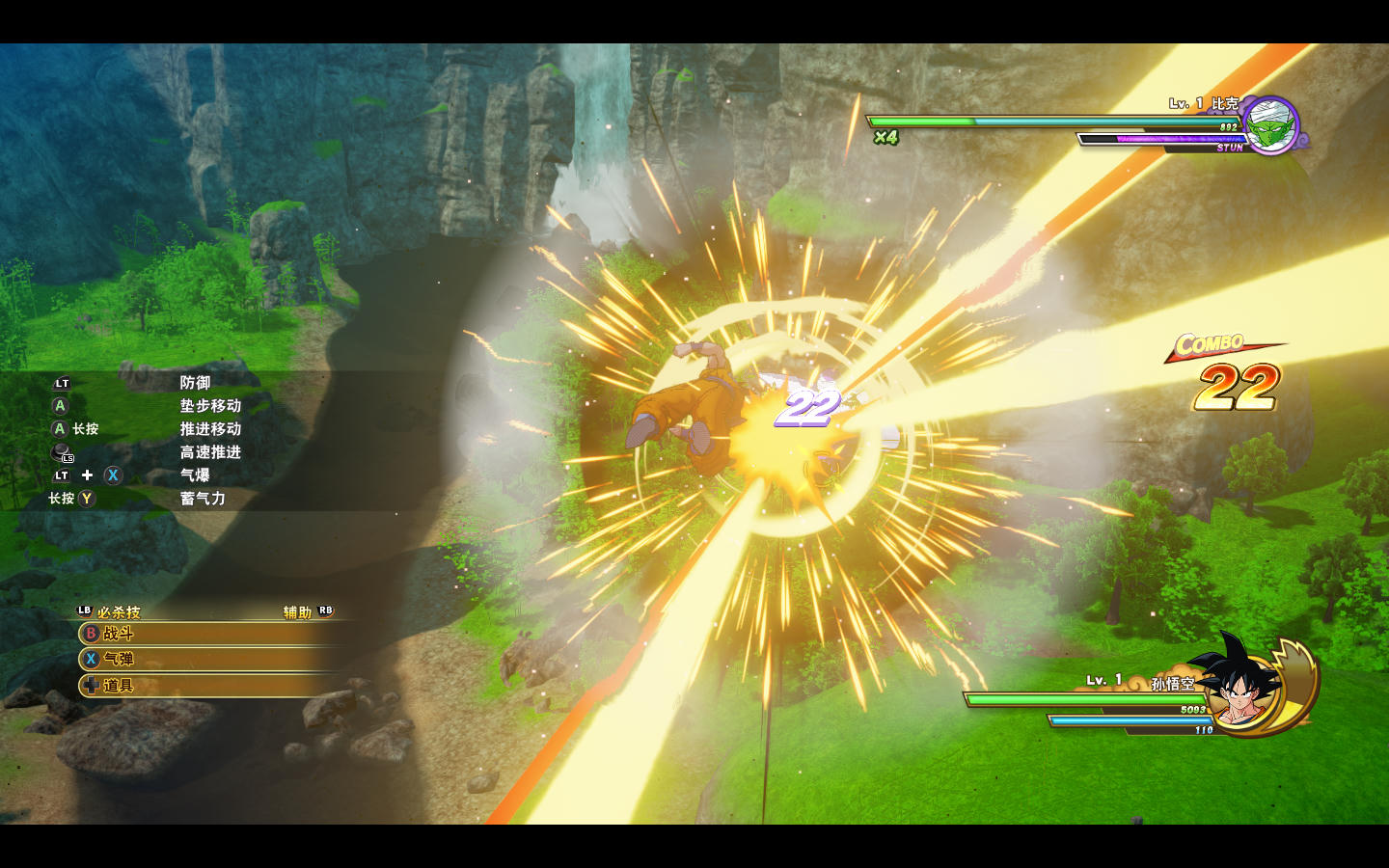Screen dimensions: 1389x868
Task: Switch to the 必杀技 special moves palette
Action: click(x=110, y=612)
